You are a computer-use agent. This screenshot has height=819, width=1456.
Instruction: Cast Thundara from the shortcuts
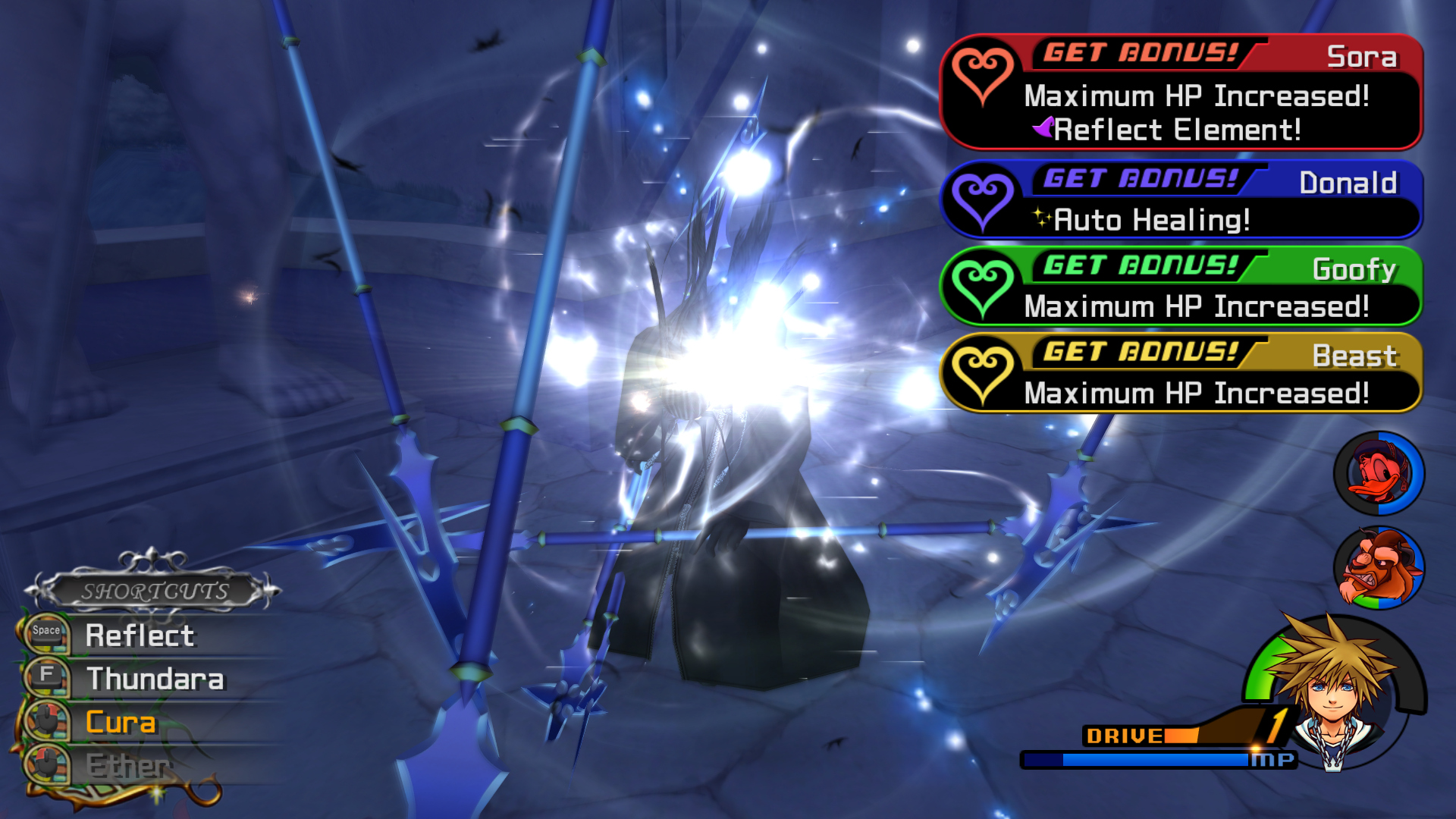tap(155, 679)
